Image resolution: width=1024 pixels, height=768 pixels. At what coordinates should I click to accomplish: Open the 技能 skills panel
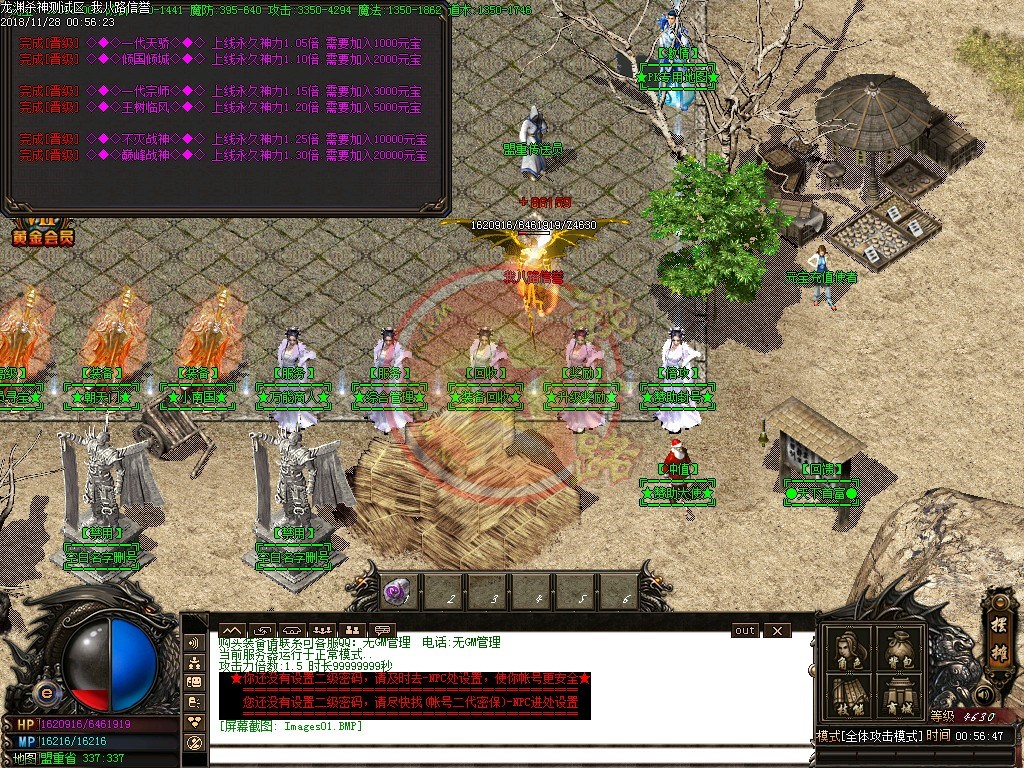tap(848, 697)
